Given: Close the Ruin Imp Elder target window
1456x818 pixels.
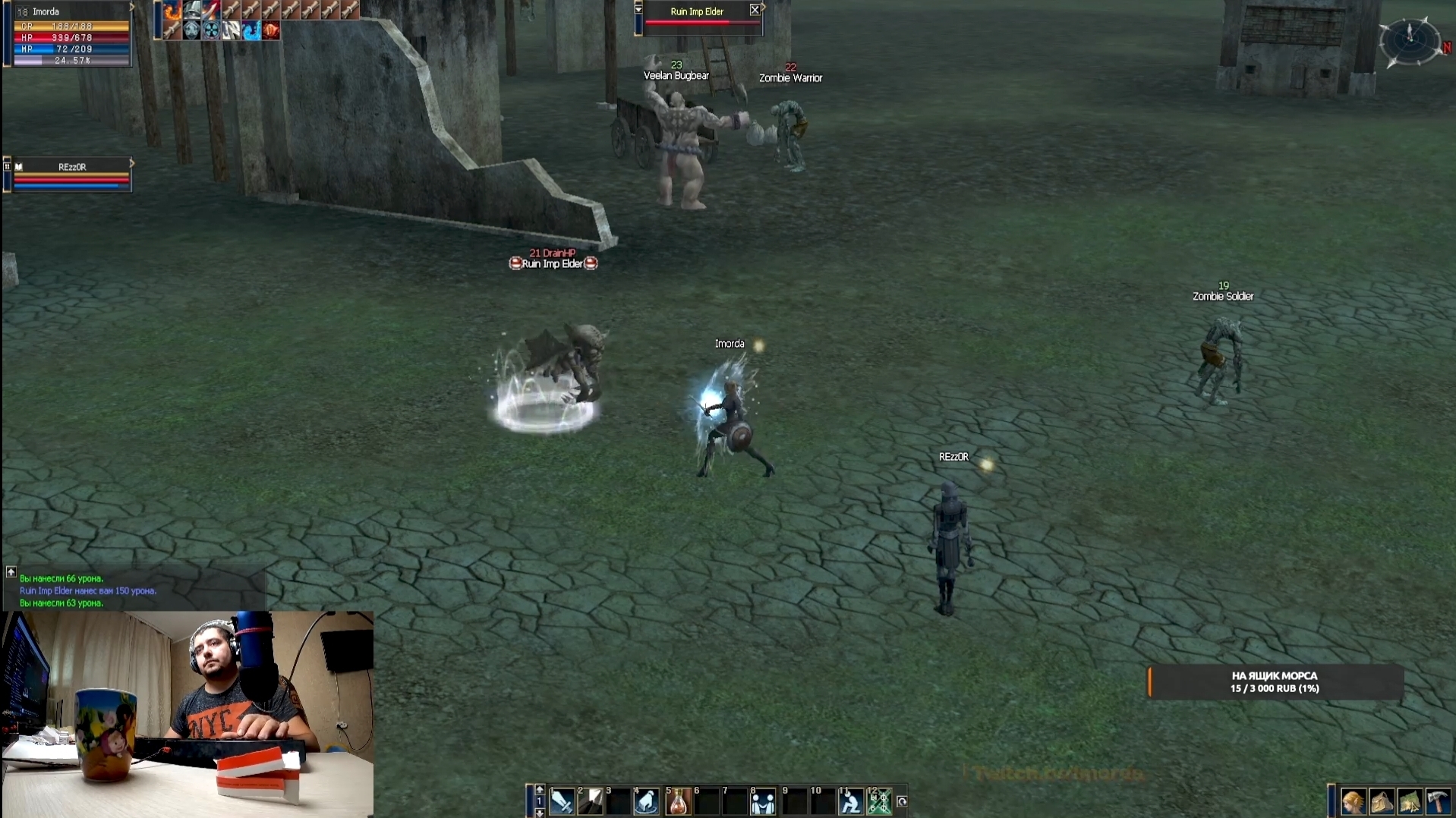Looking at the screenshot, I should tap(755, 10).
